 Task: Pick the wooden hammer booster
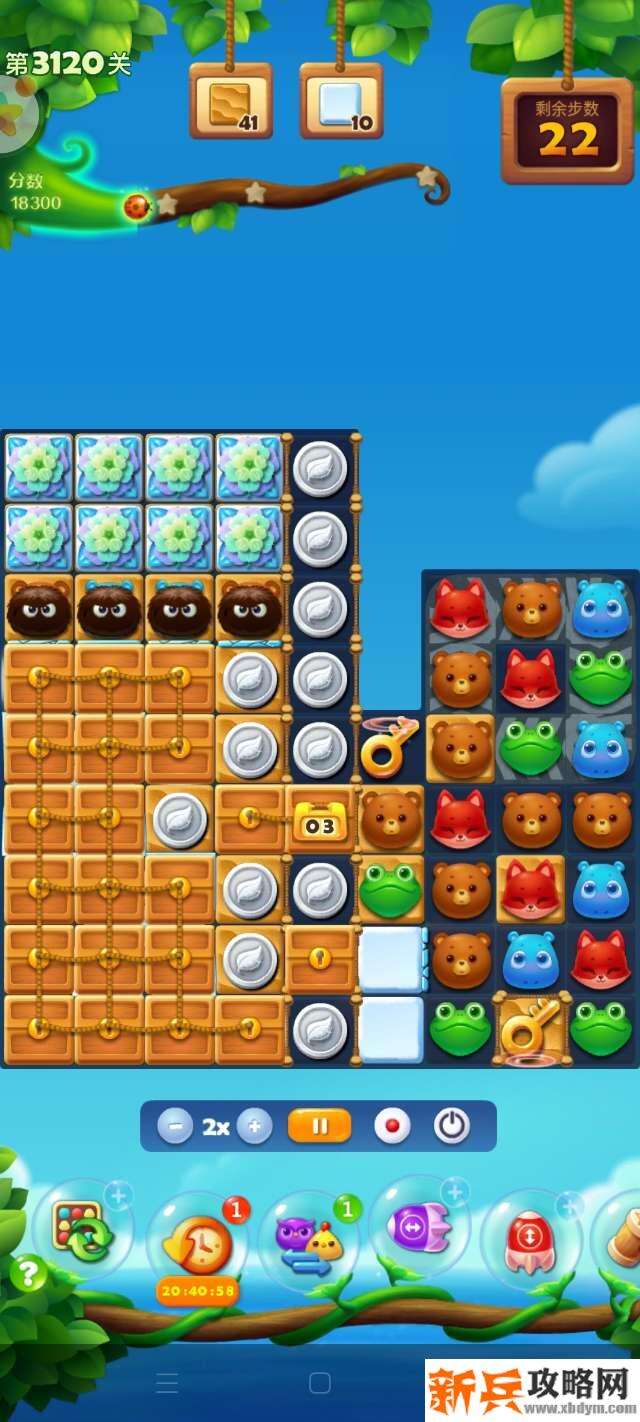coord(625,1238)
